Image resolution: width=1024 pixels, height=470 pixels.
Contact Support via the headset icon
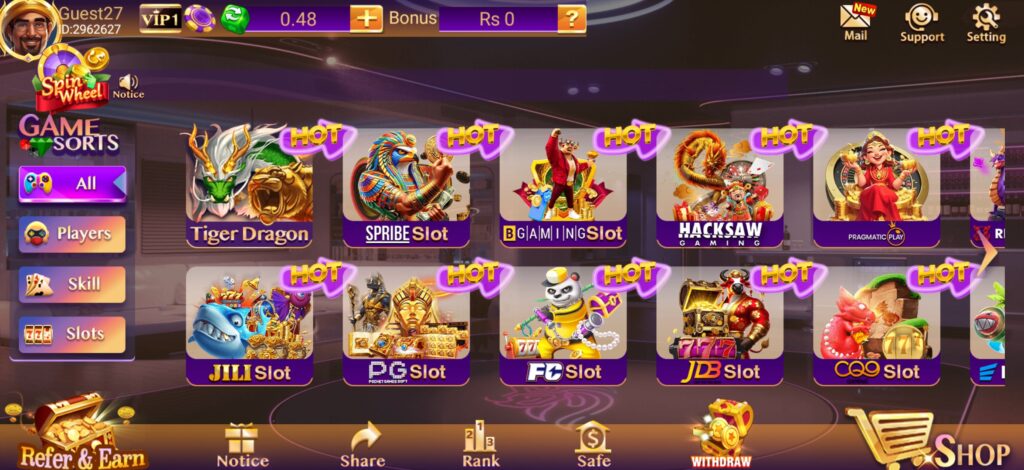(x=921, y=22)
